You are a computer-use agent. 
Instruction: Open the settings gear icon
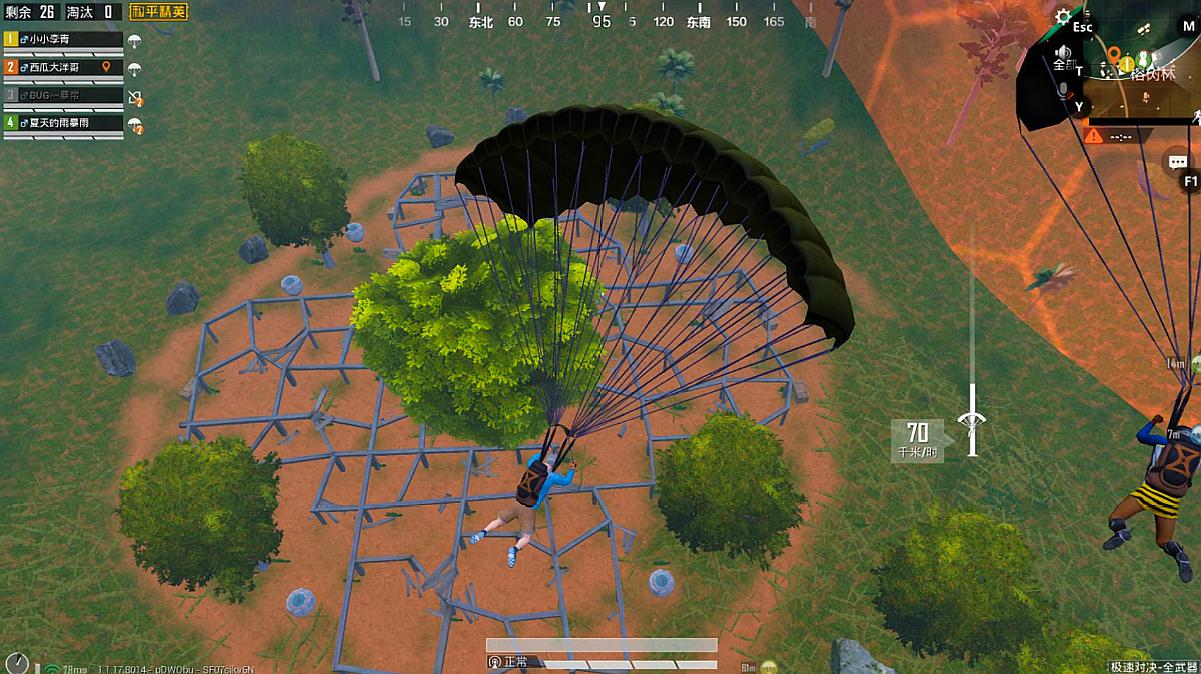[x=1063, y=16]
